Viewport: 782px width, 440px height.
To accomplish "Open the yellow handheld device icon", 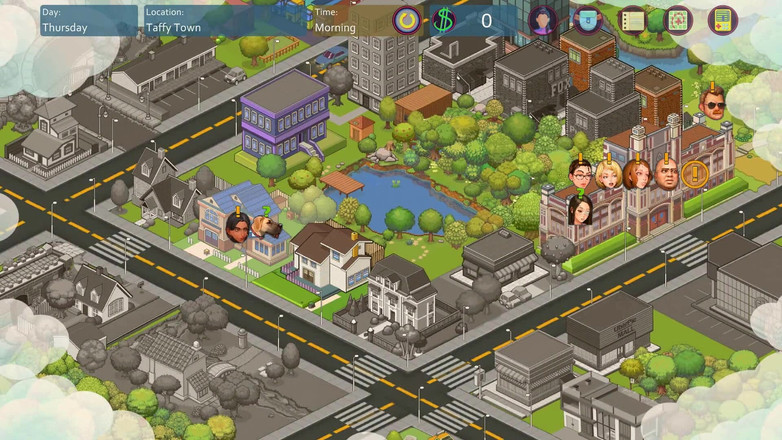I will point(722,20).
